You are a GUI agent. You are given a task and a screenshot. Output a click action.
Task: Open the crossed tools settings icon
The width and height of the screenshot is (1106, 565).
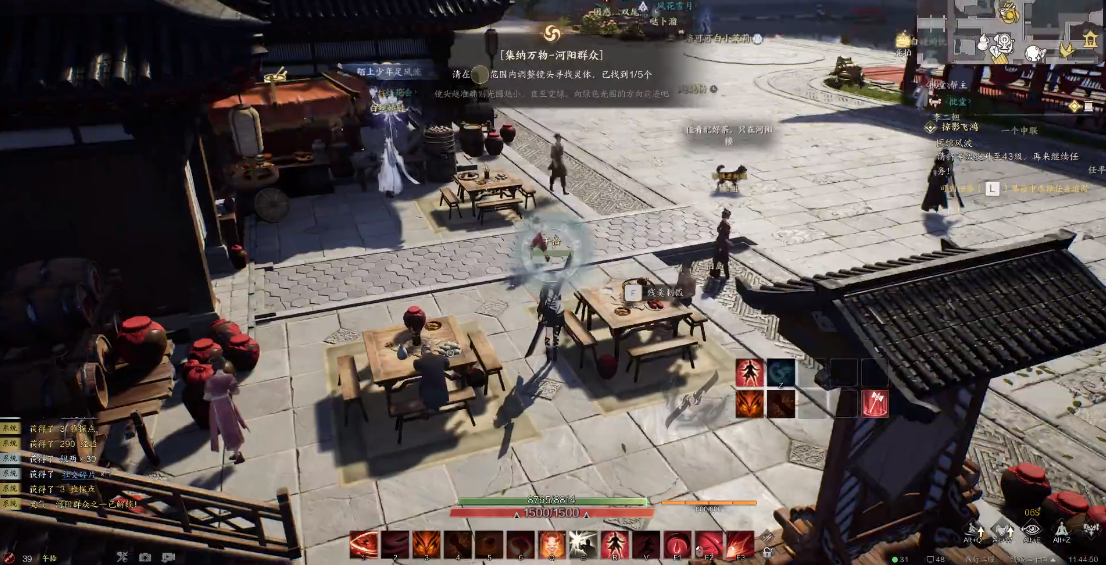pos(121,557)
